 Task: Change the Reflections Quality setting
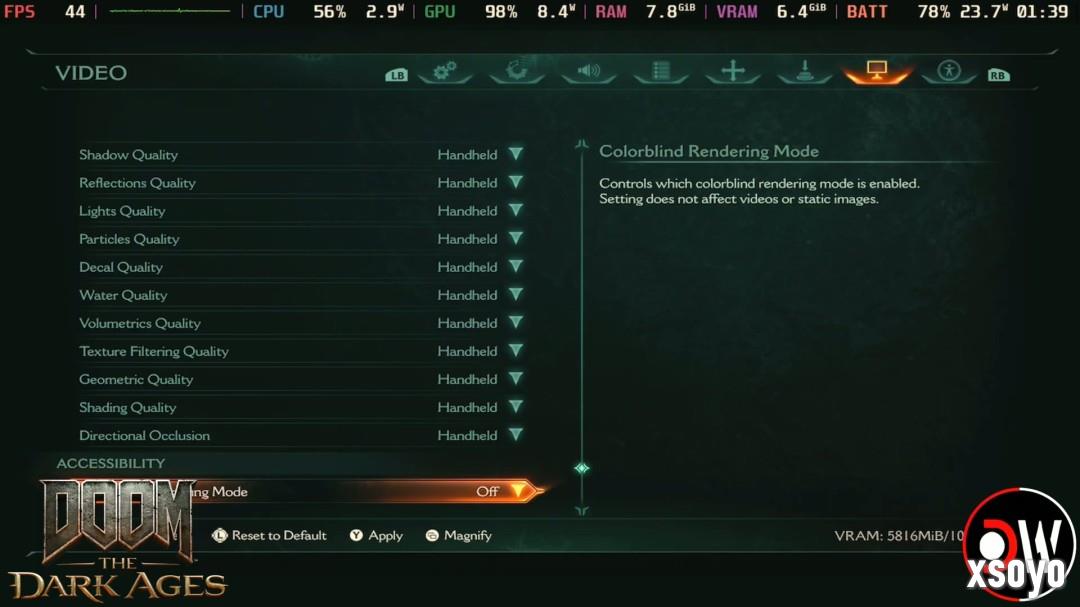coord(515,183)
